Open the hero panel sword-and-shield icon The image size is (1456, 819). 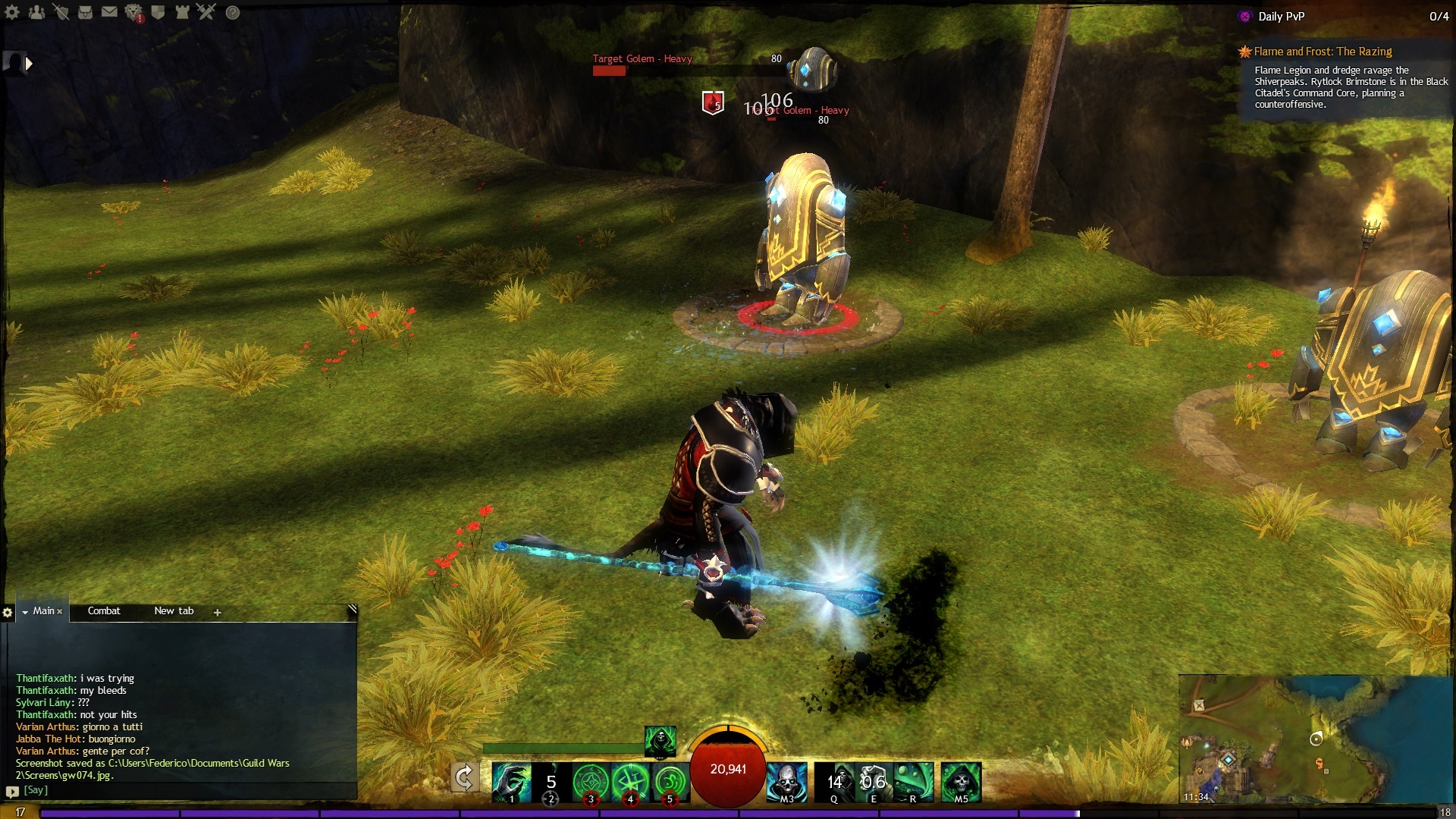tap(61, 12)
